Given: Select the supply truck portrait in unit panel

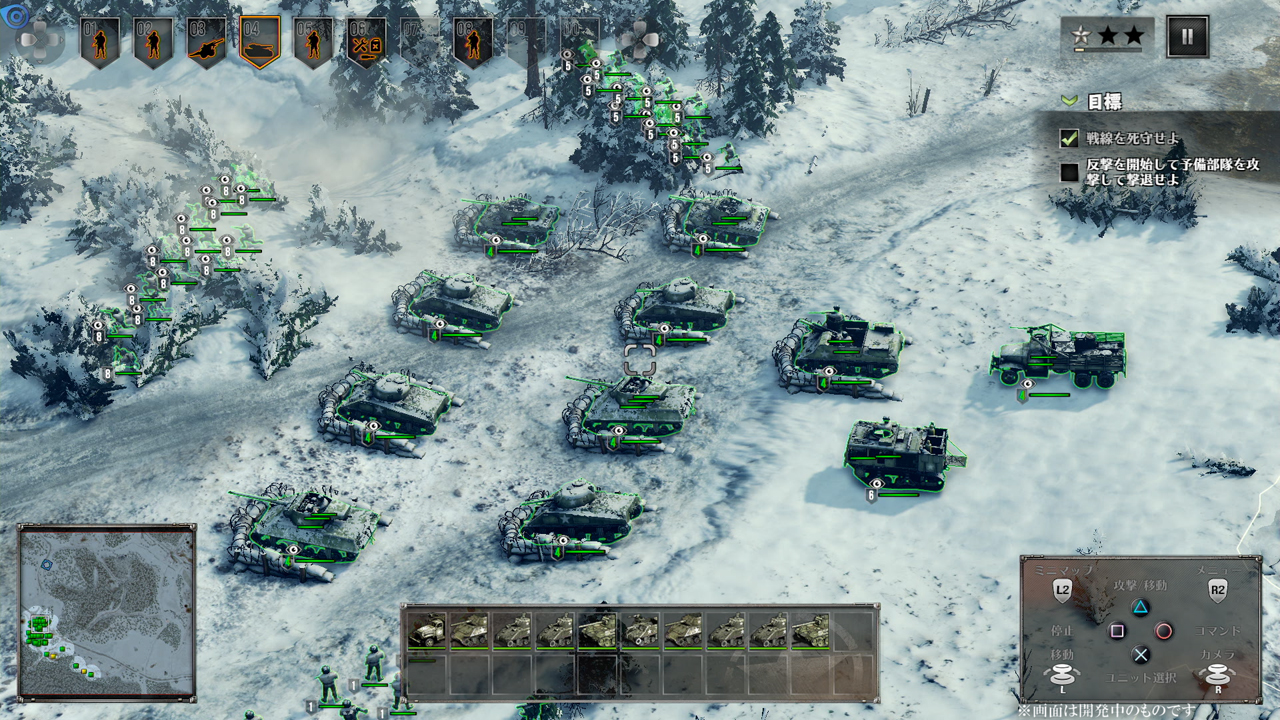Looking at the screenshot, I should [427, 629].
